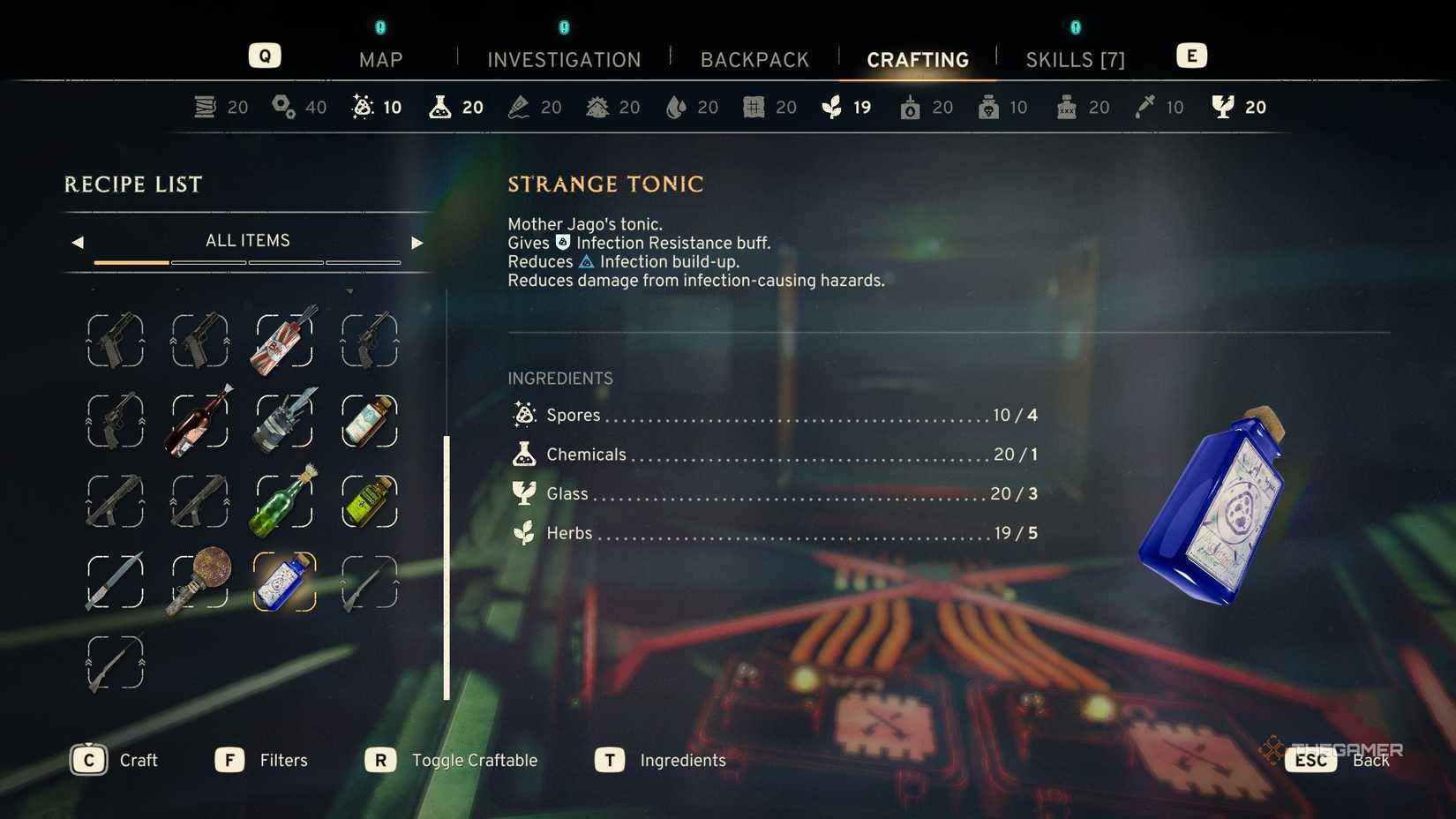Toggle Craftable recipes with R
This screenshot has height=819, width=1456.
click(x=380, y=759)
